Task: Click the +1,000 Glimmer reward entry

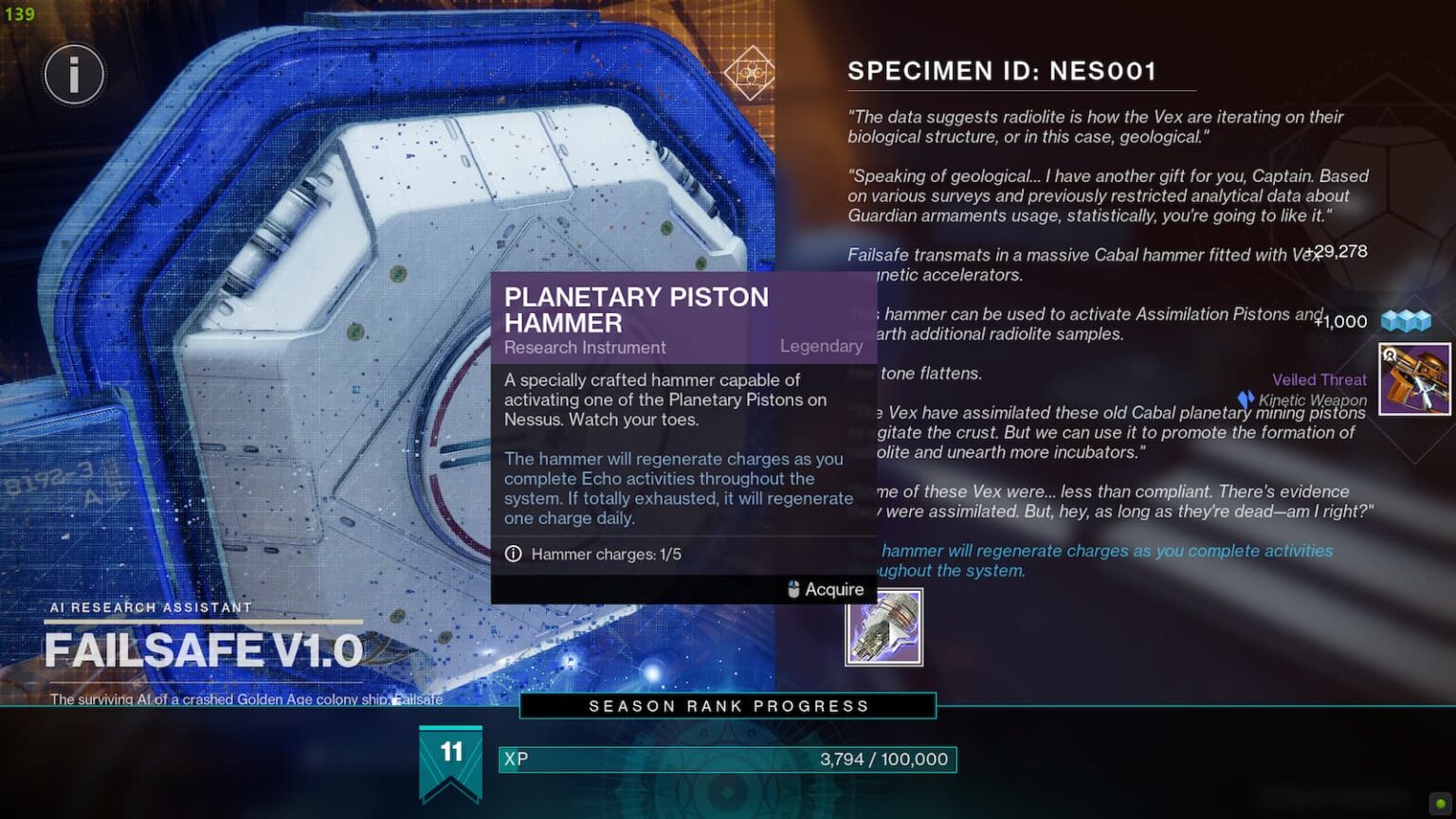Action: point(1338,321)
